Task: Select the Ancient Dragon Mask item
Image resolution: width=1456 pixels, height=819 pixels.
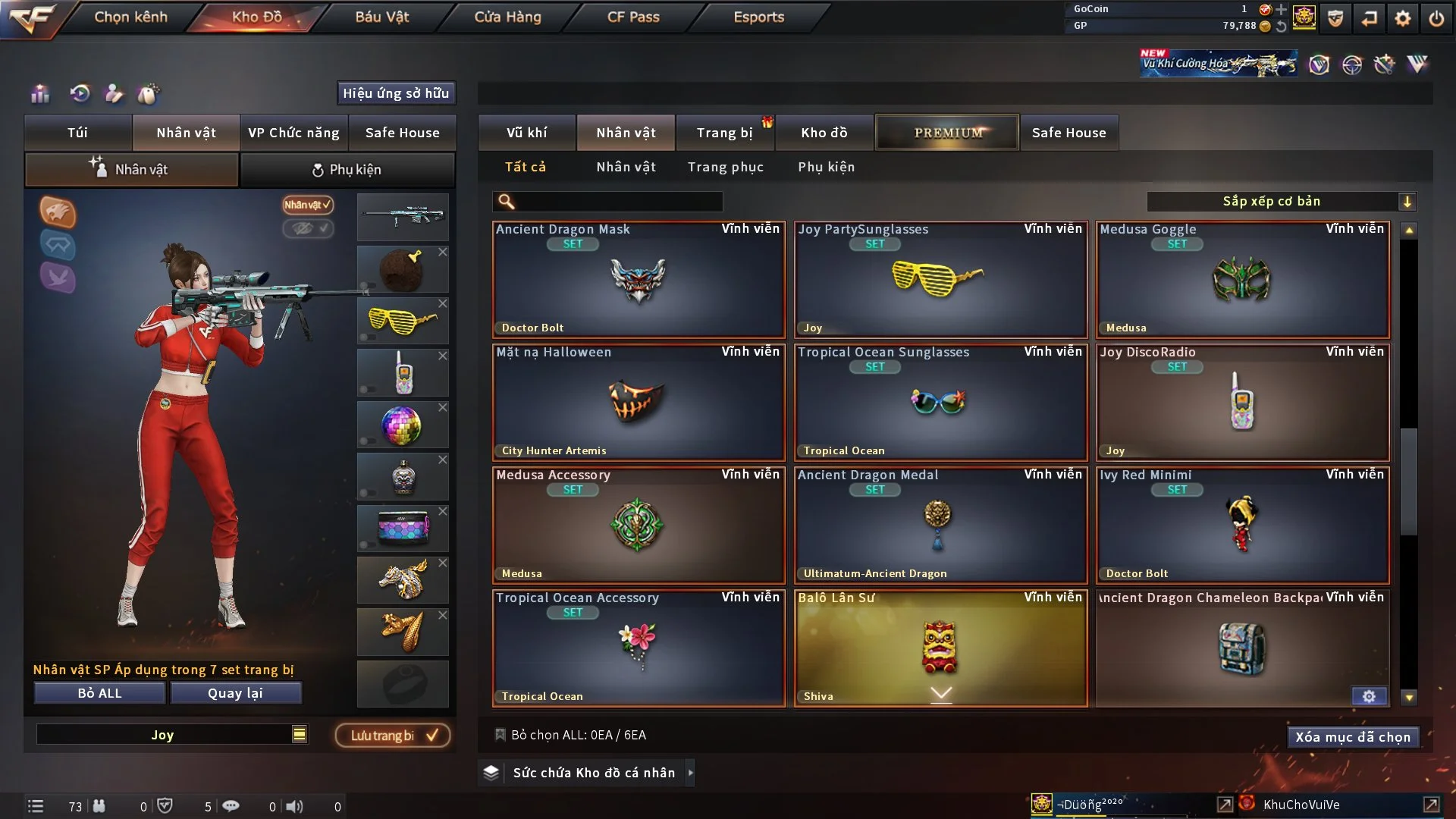Action: pyautogui.click(x=639, y=280)
